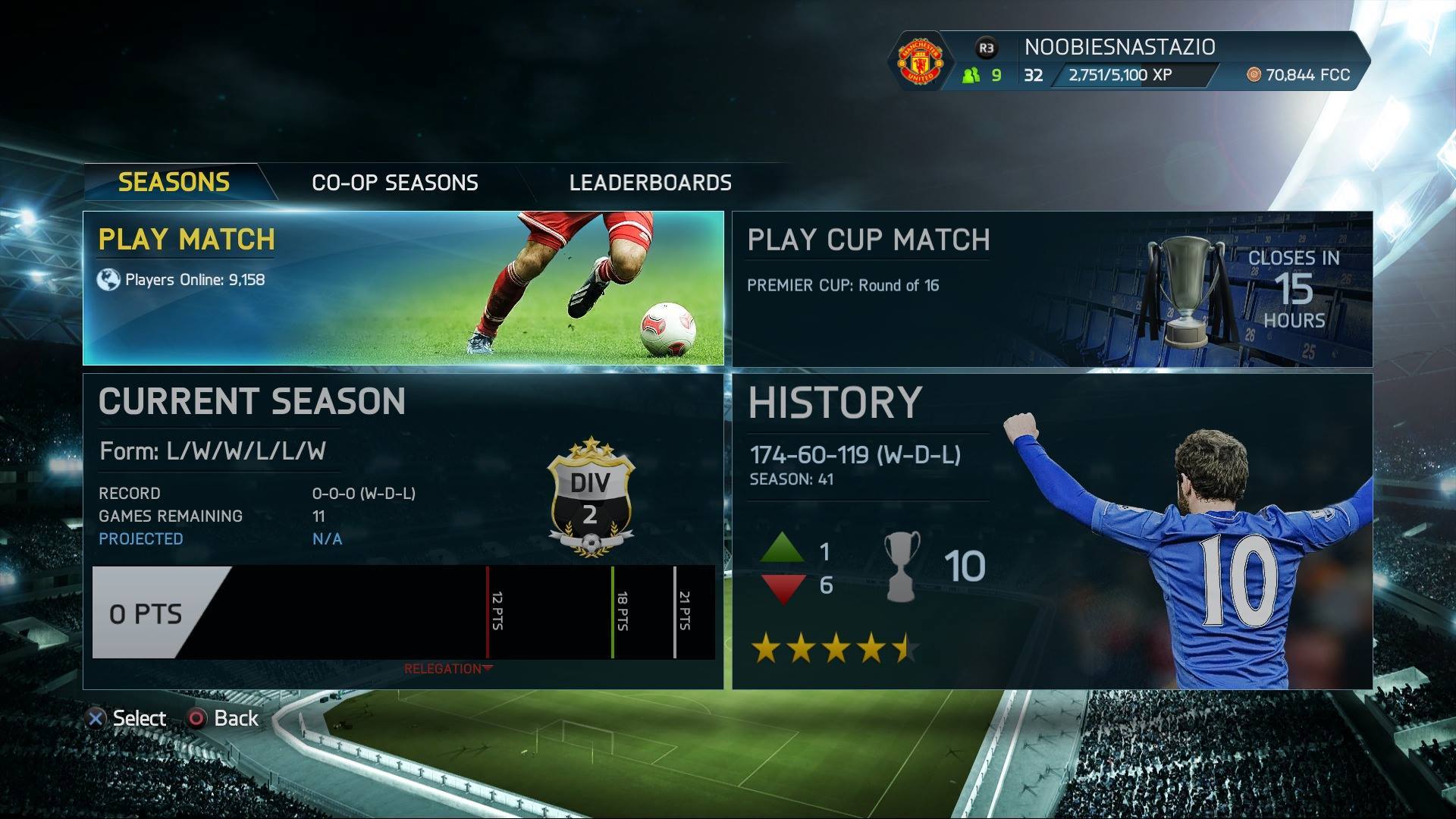Viewport: 1456px width, 819px height.
Task: View the History panel
Action: point(1052,531)
